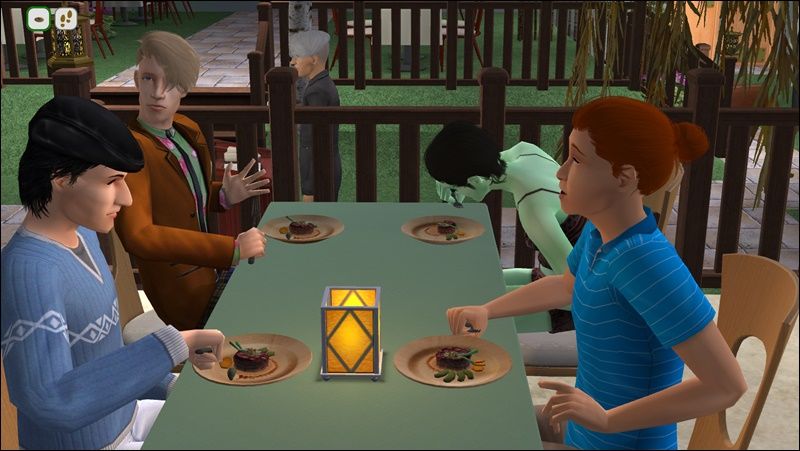This screenshot has height=451, width=800.
Task: Select the plate icon in the action queue
Action: coord(39,17)
